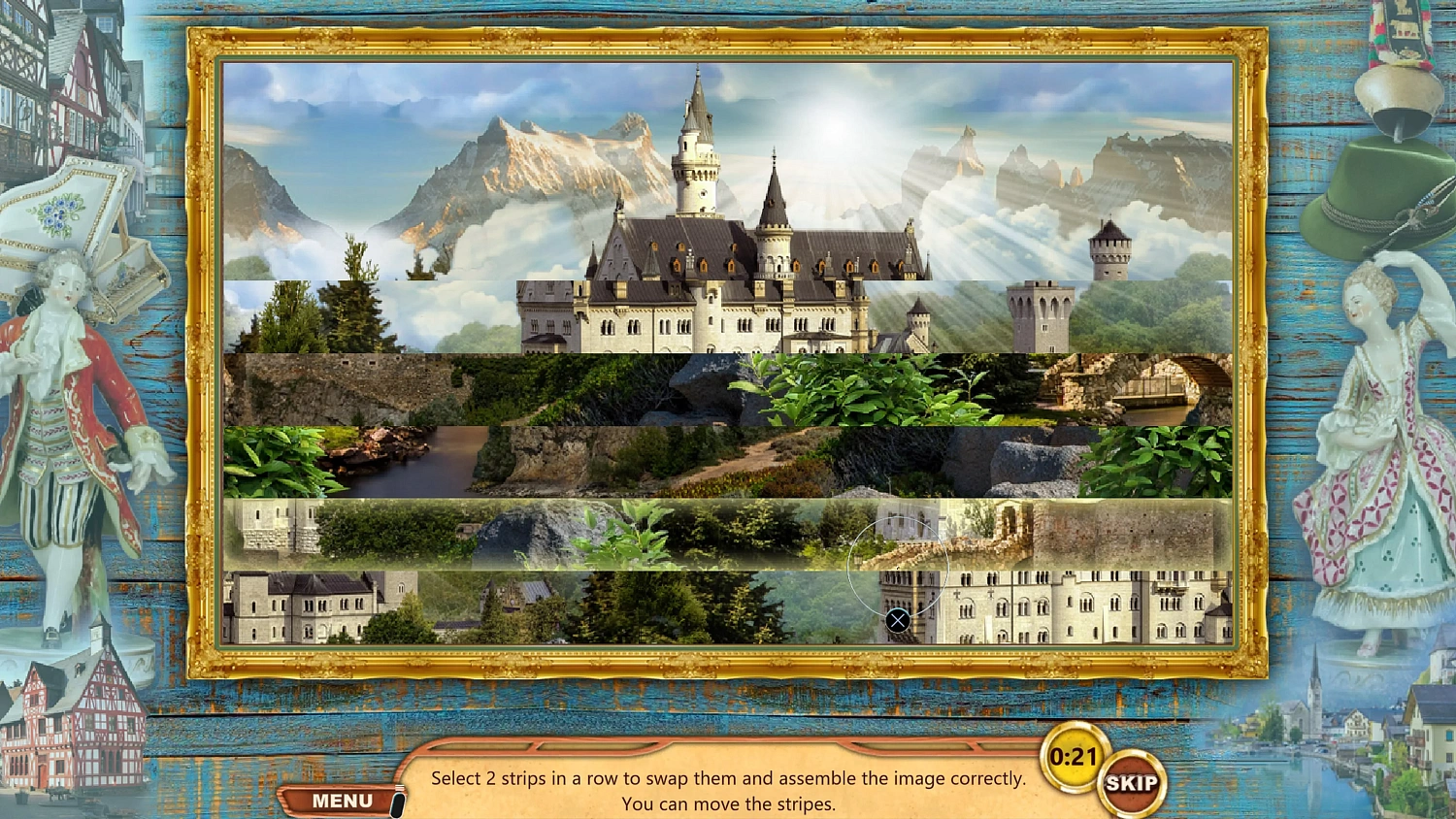Click the X deselect icon on the strip
Screen dimensions: 1456x819
[897, 619]
